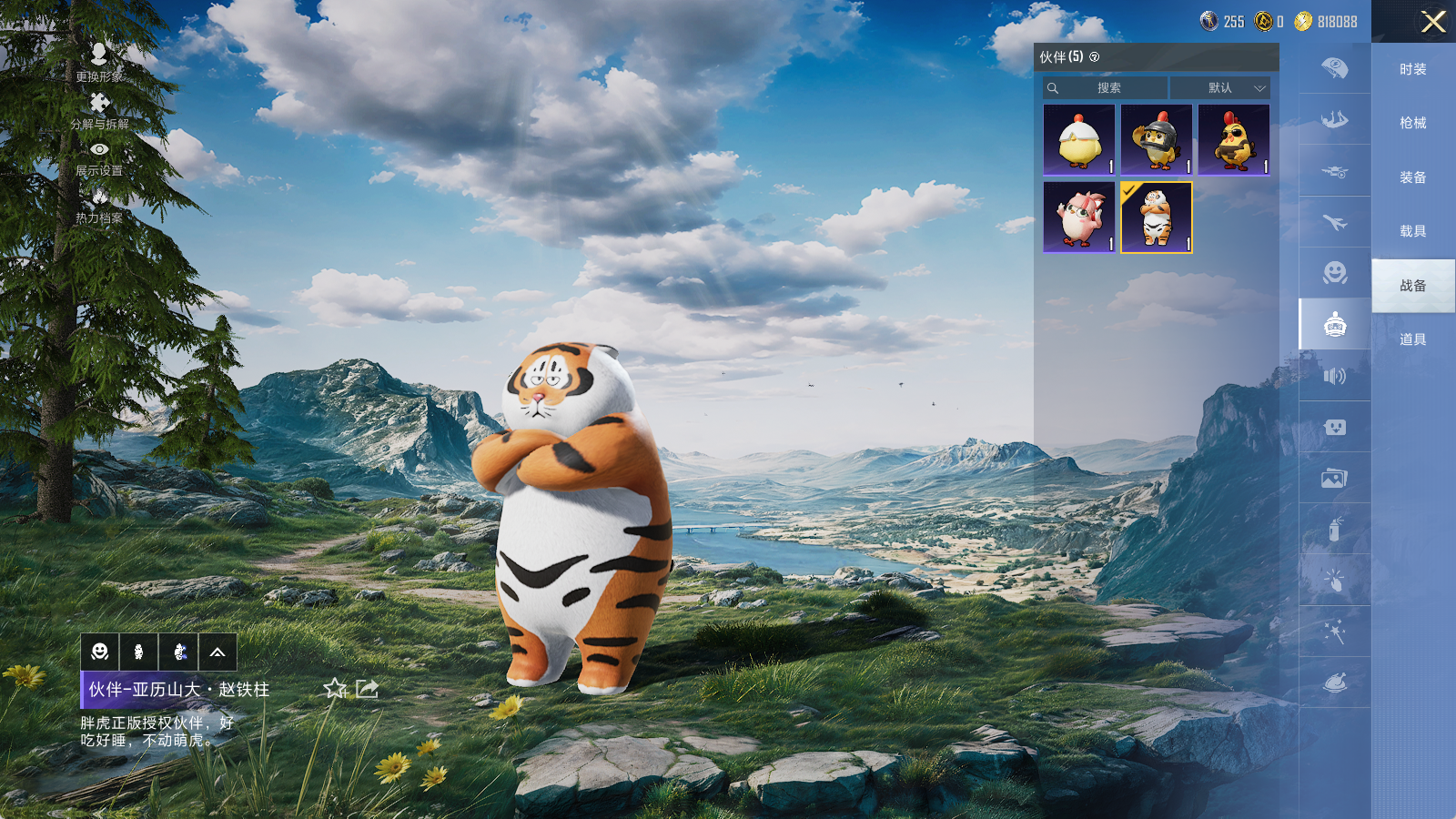This screenshot has width=1456, height=819.
Task: Expand the preview bar with the up arrow
Action: pos(217,652)
